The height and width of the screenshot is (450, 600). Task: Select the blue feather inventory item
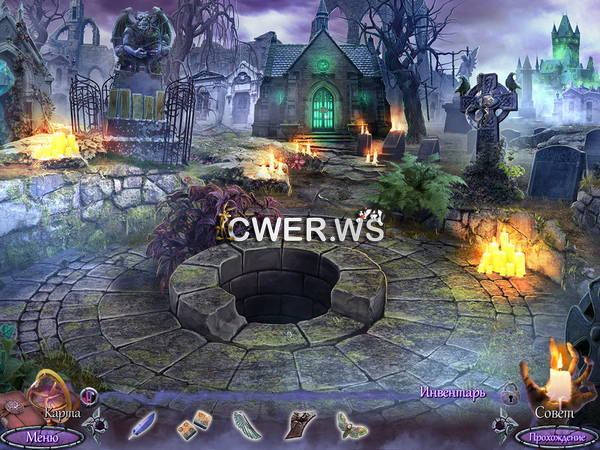coord(142,425)
